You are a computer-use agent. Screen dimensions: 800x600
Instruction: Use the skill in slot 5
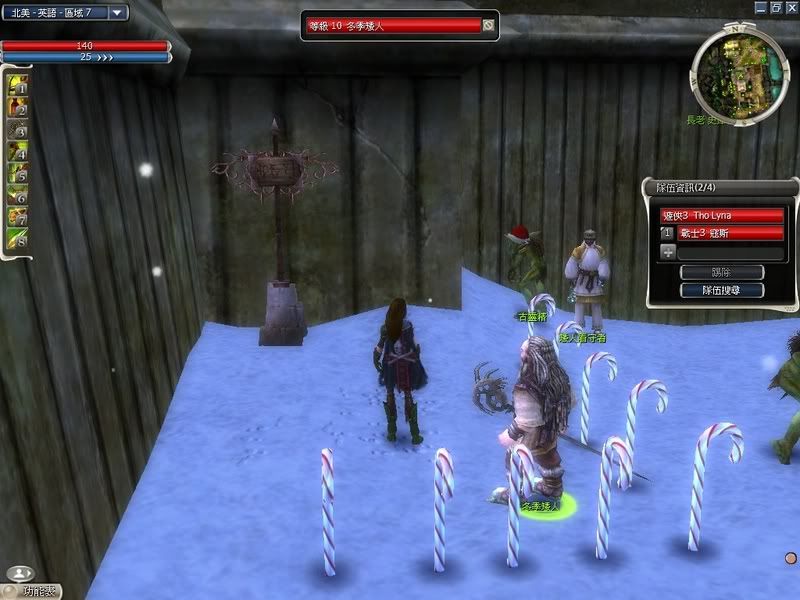click(x=18, y=174)
